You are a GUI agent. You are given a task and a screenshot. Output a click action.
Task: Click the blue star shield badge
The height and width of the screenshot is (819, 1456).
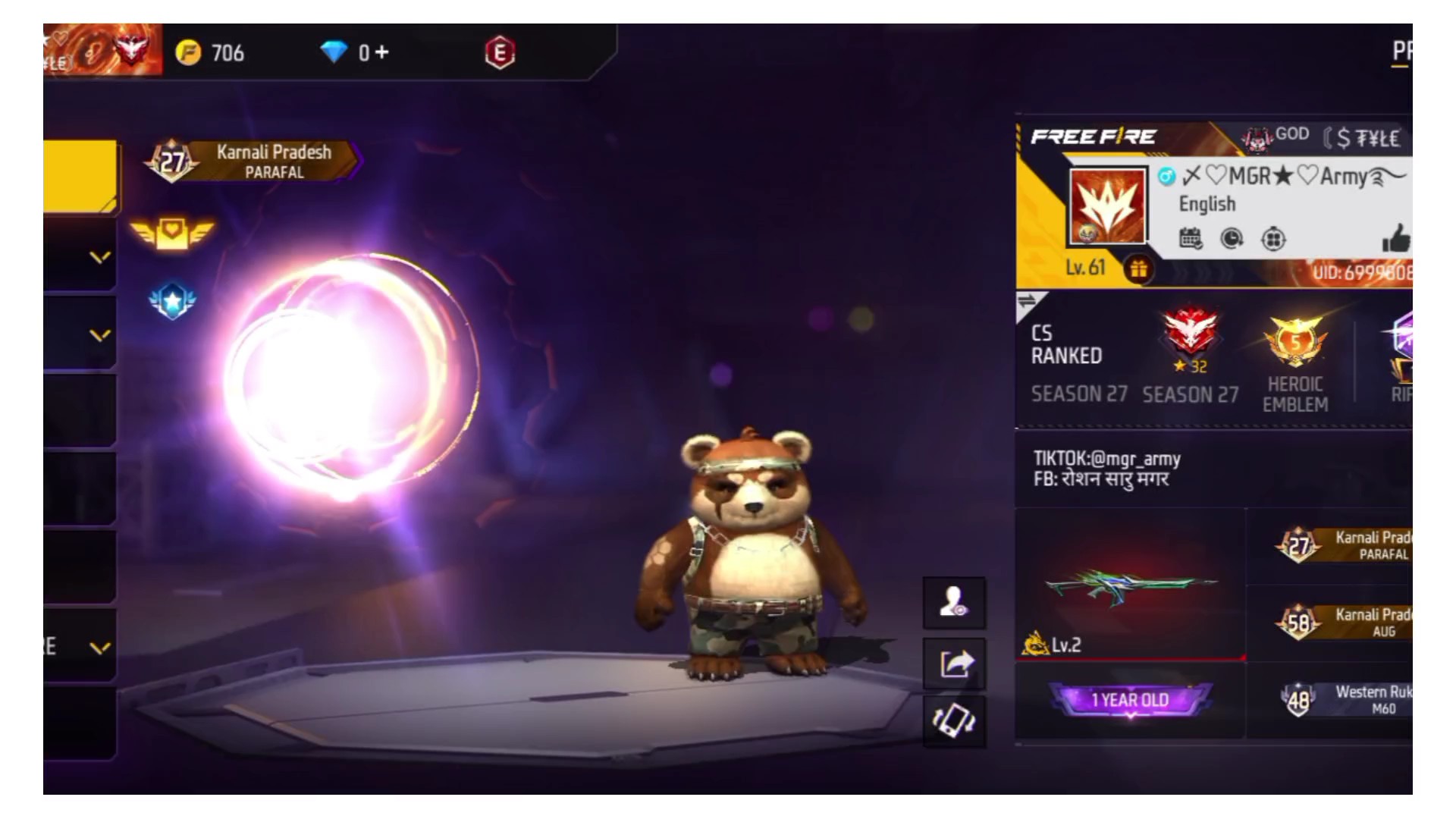tap(172, 302)
